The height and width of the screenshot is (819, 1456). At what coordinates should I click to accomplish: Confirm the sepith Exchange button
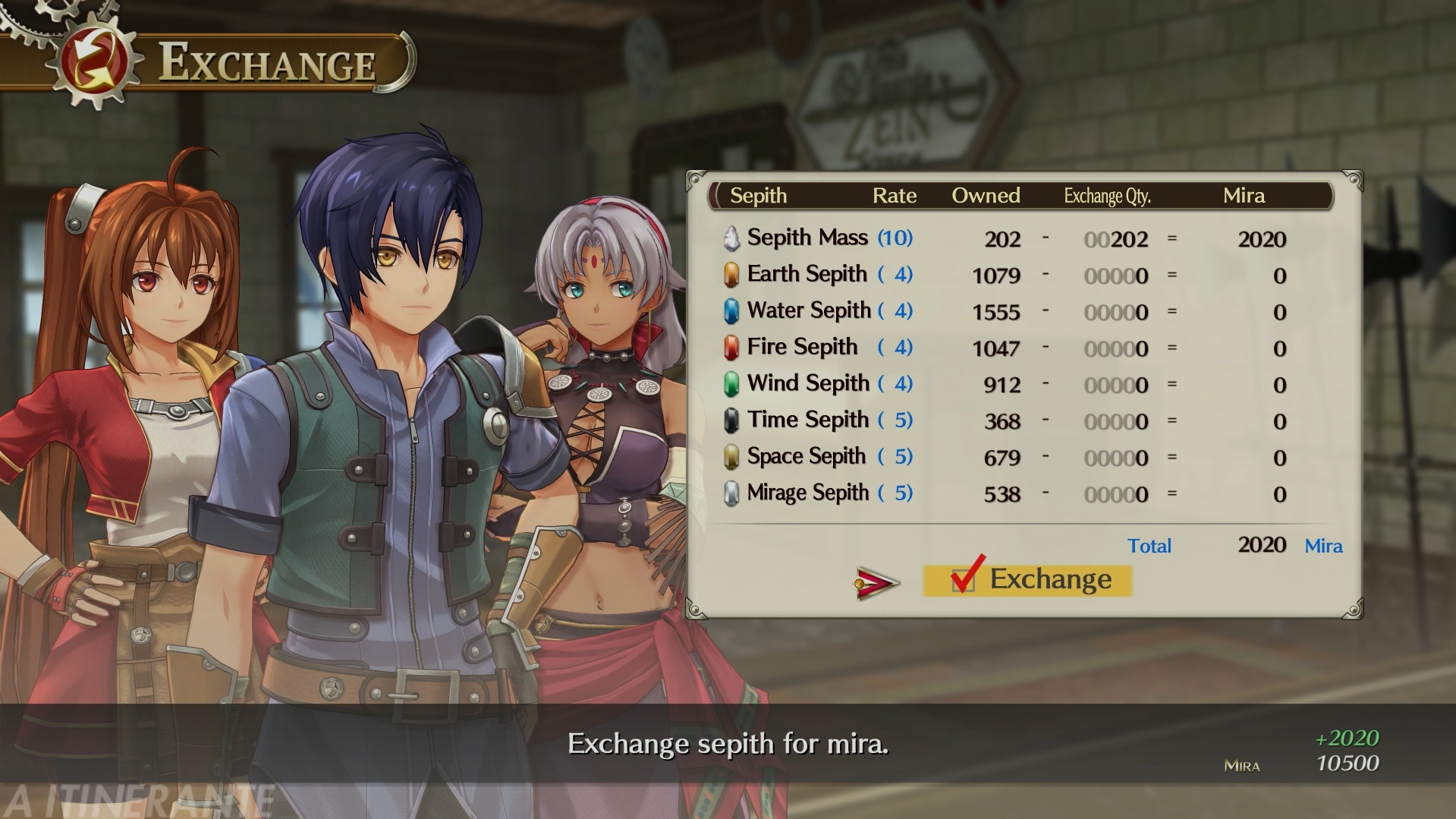[1029, 580]
